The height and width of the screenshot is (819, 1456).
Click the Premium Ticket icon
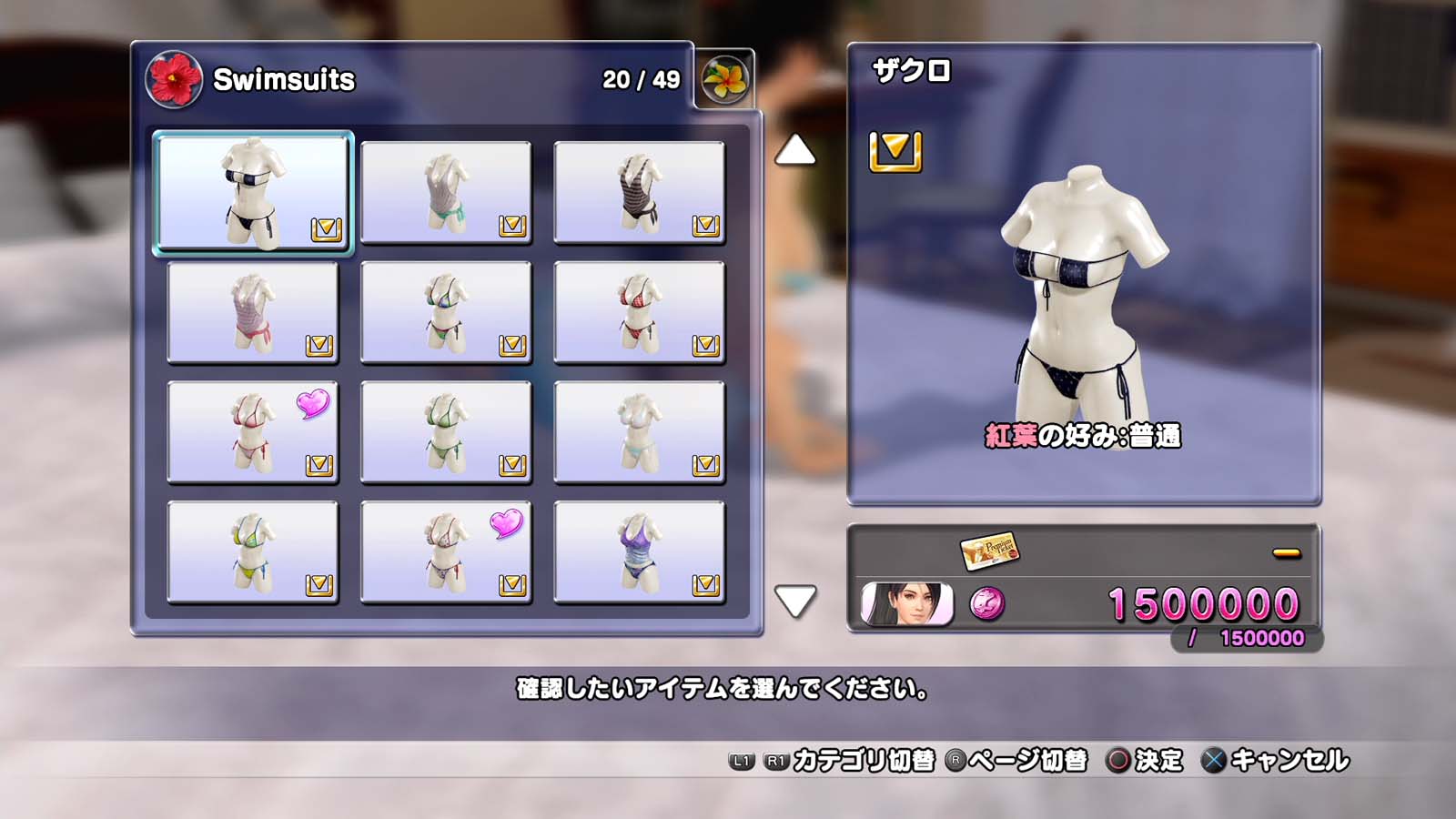989,550
